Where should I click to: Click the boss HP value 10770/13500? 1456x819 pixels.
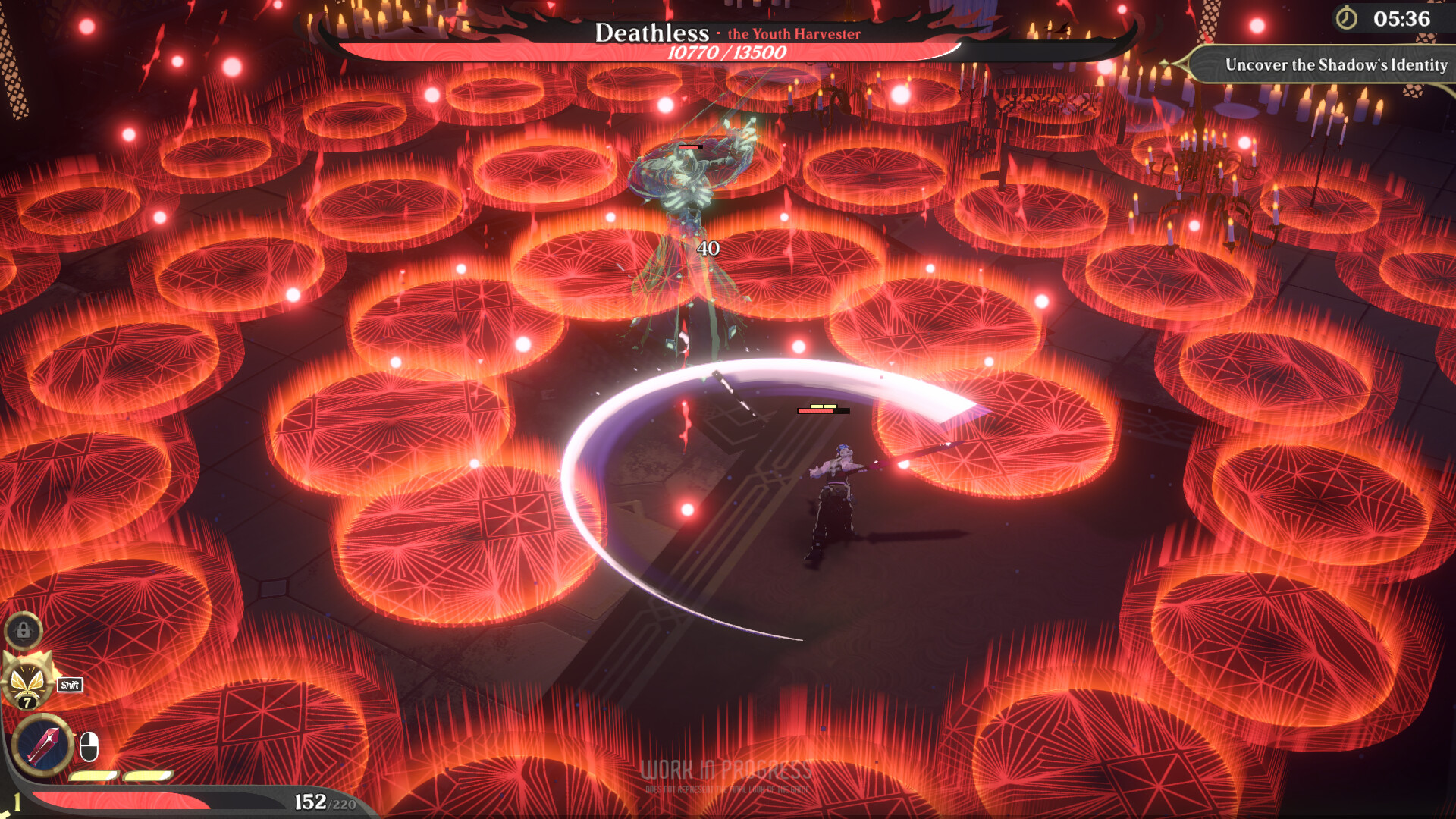[726, 53]
